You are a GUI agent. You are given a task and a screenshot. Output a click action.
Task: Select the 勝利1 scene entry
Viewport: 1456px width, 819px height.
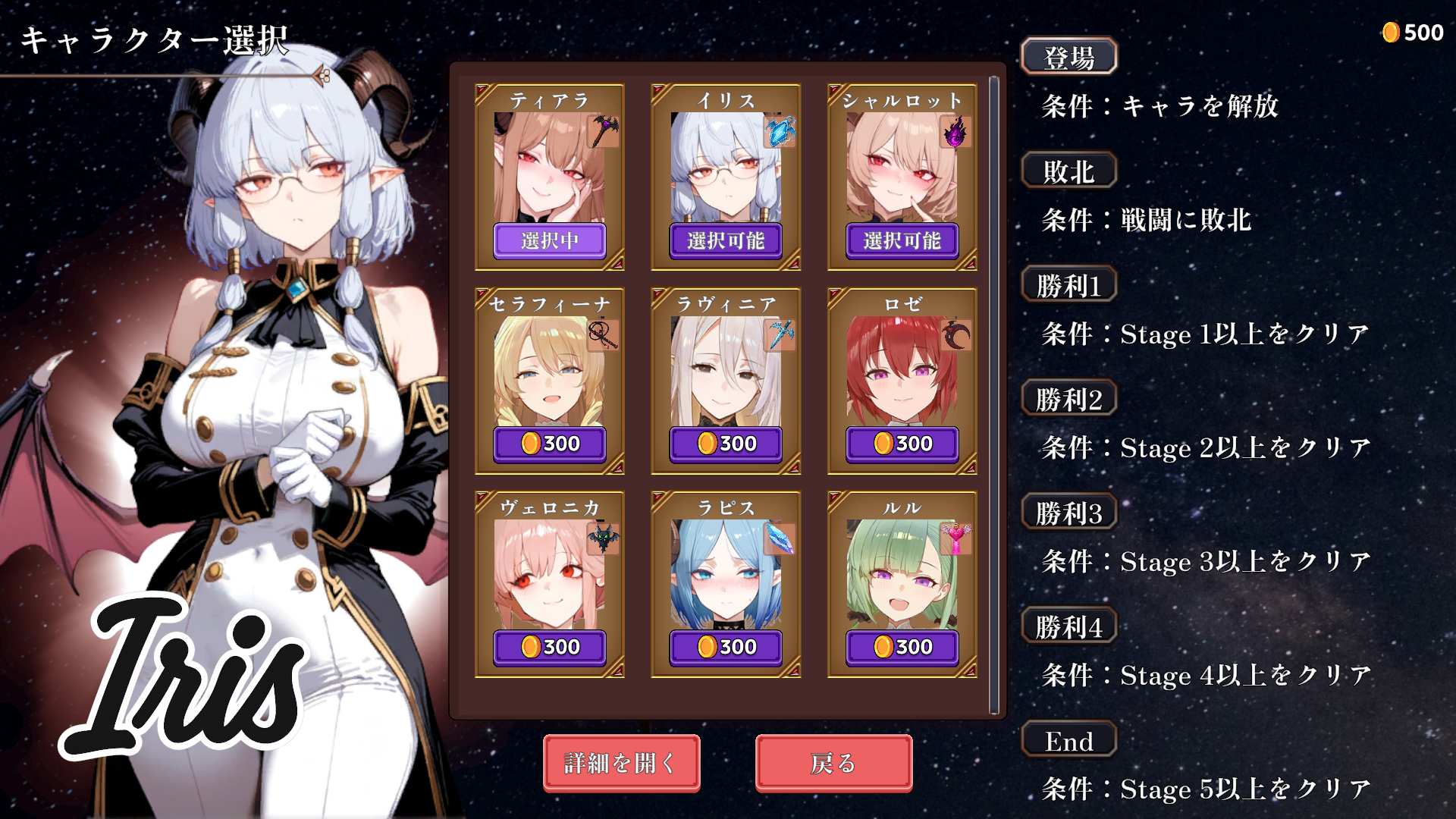pyautogui.click(x=1068, y=285)
